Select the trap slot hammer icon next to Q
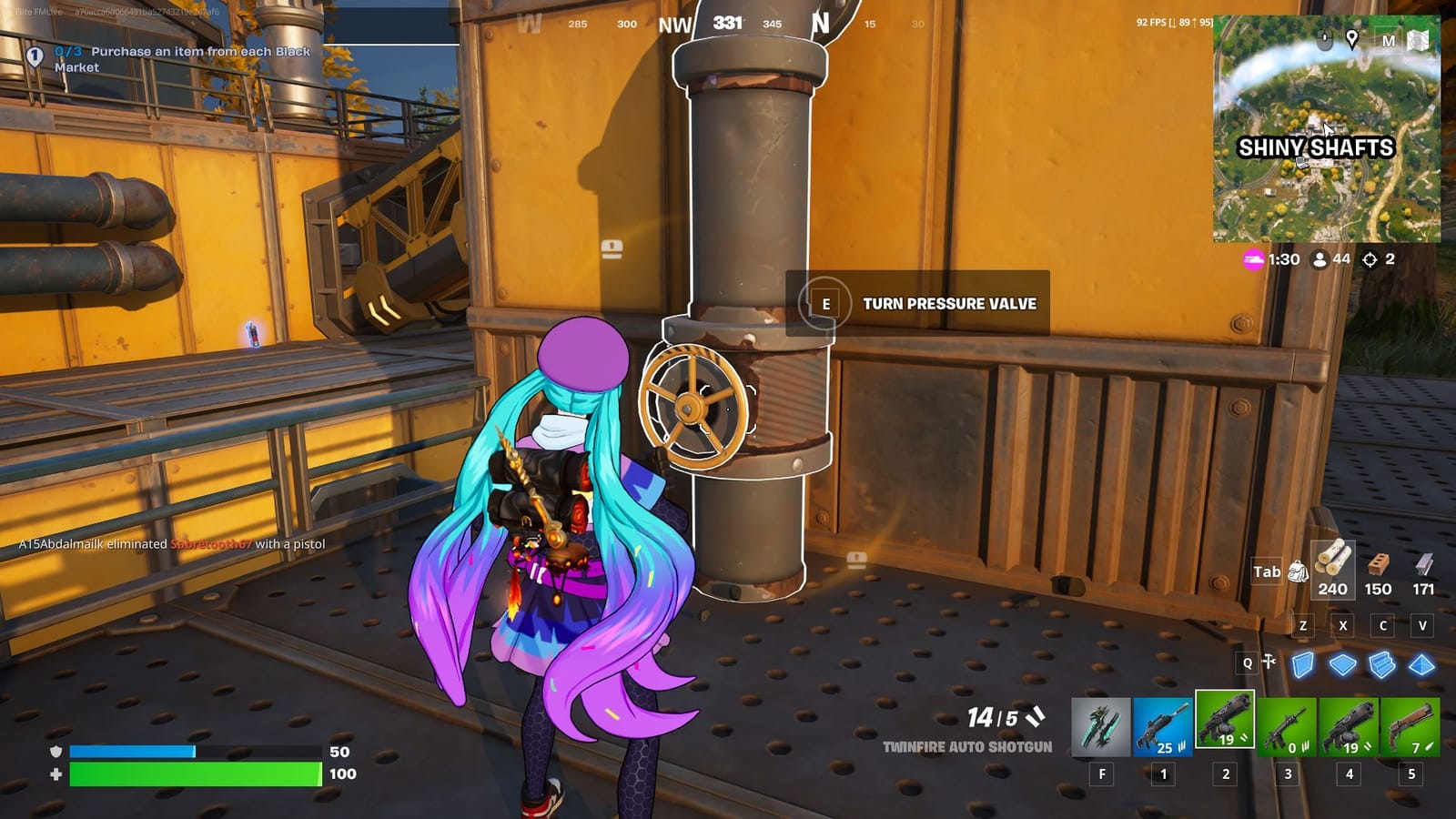1456x819 pixels. pos(1269,663)
